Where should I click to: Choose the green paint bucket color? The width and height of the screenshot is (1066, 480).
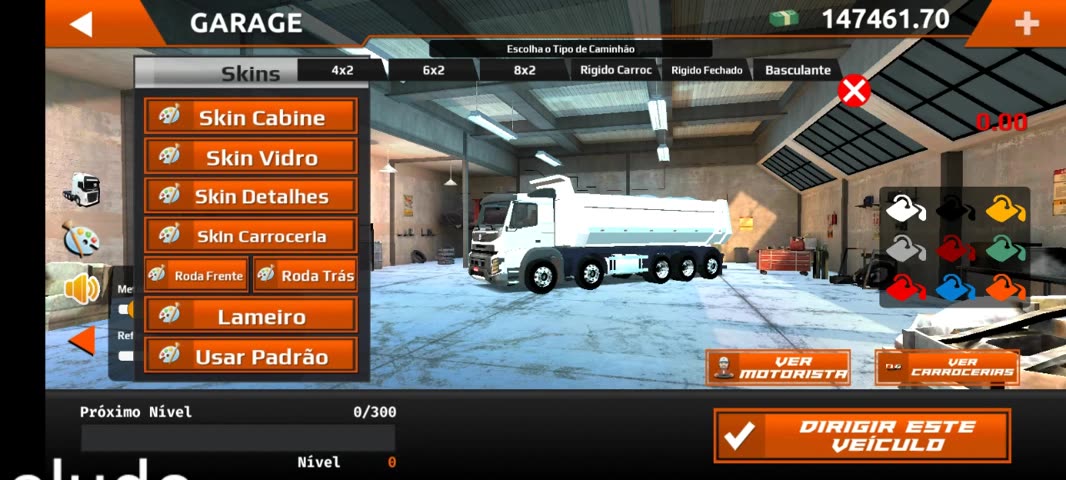[1005, 248]
